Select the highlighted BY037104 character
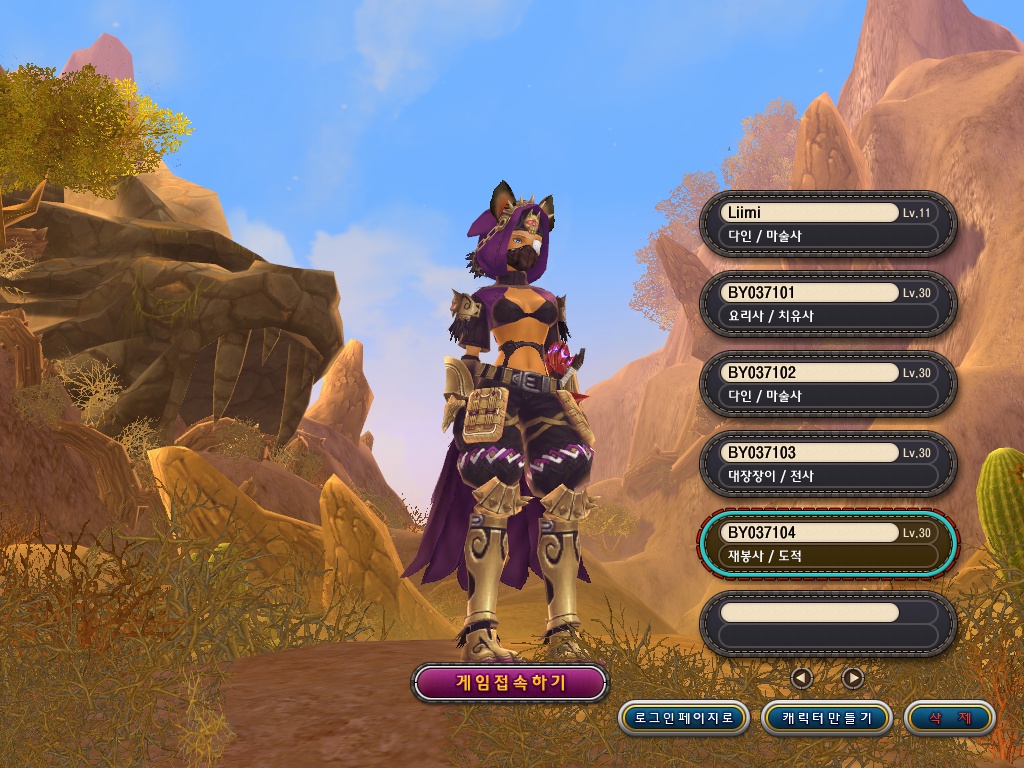1024x768 pixels. click(x=828, y=544)
